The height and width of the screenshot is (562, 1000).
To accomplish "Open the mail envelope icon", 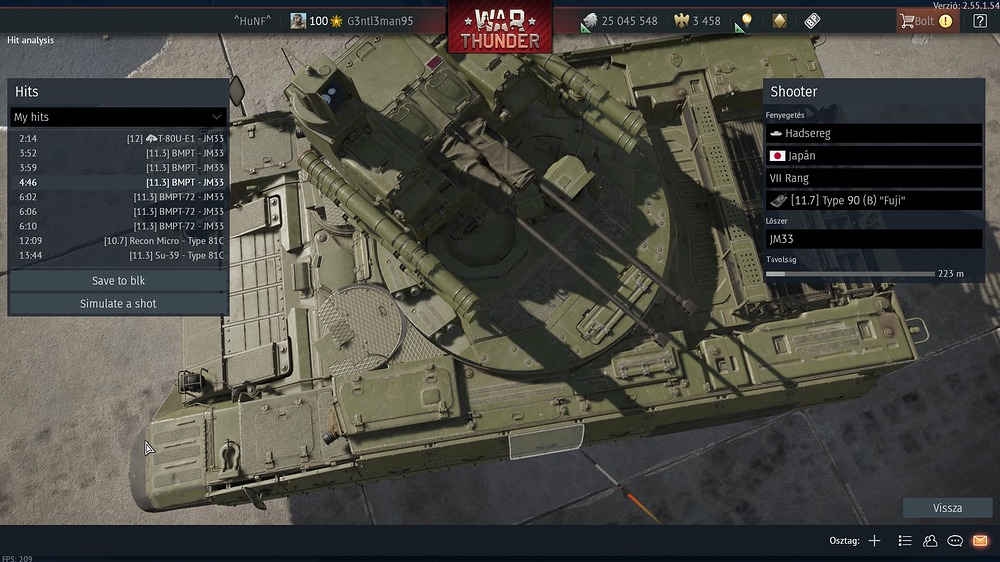I will [x=980, y=541].
